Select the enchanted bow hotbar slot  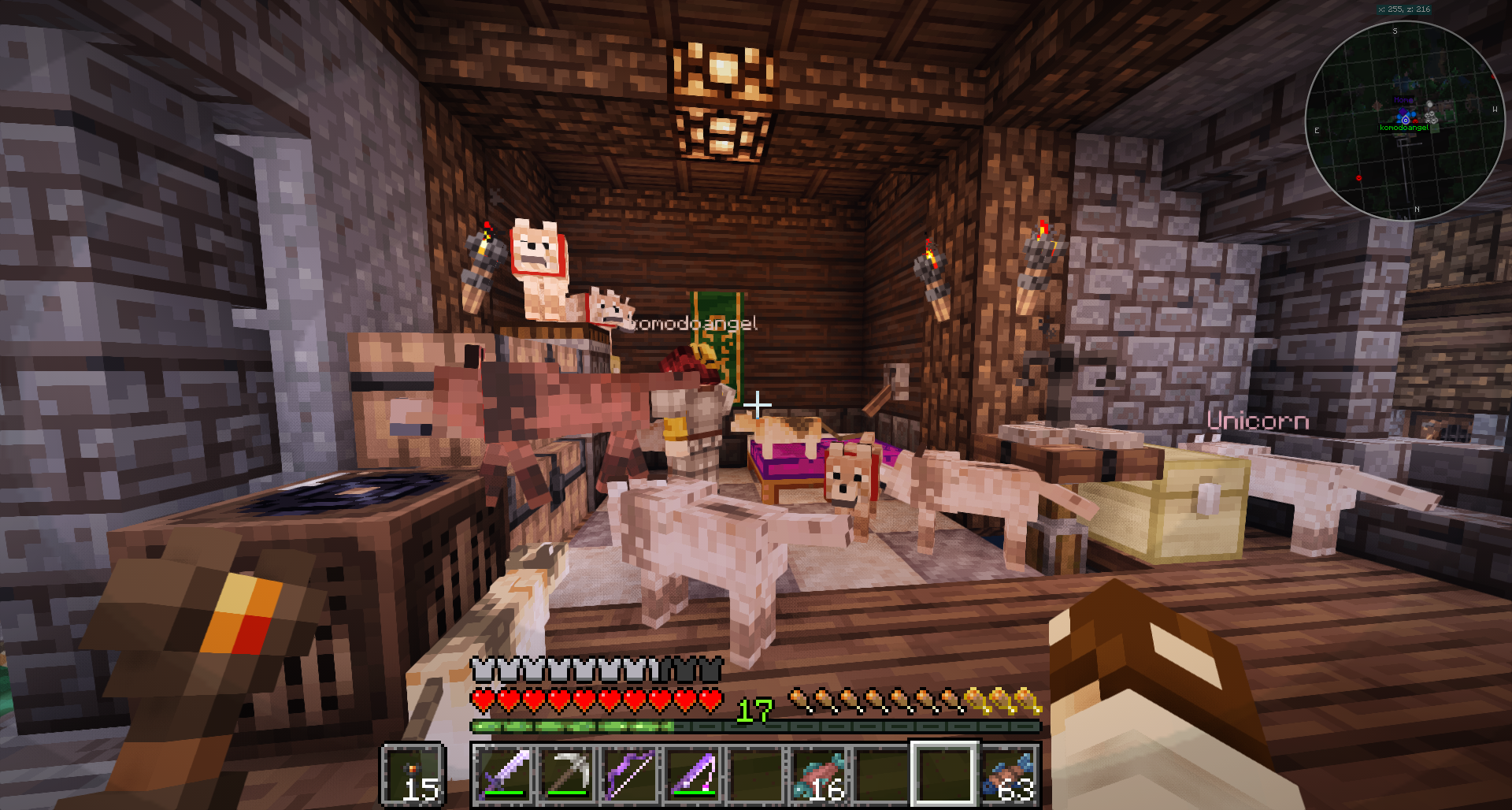point(631,774)
